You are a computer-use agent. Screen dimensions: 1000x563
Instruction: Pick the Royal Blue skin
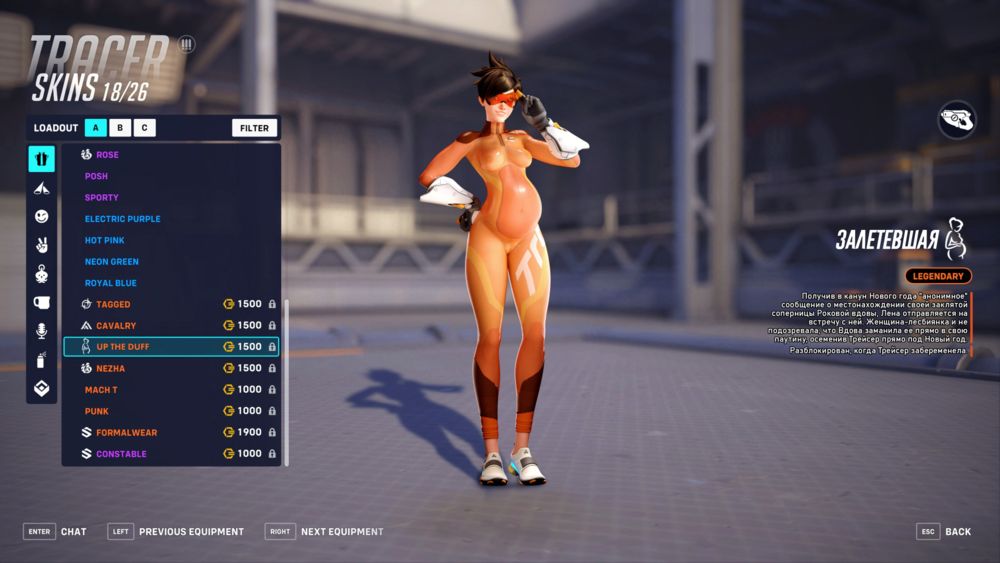pyautogui.click(x=111, y=283)
